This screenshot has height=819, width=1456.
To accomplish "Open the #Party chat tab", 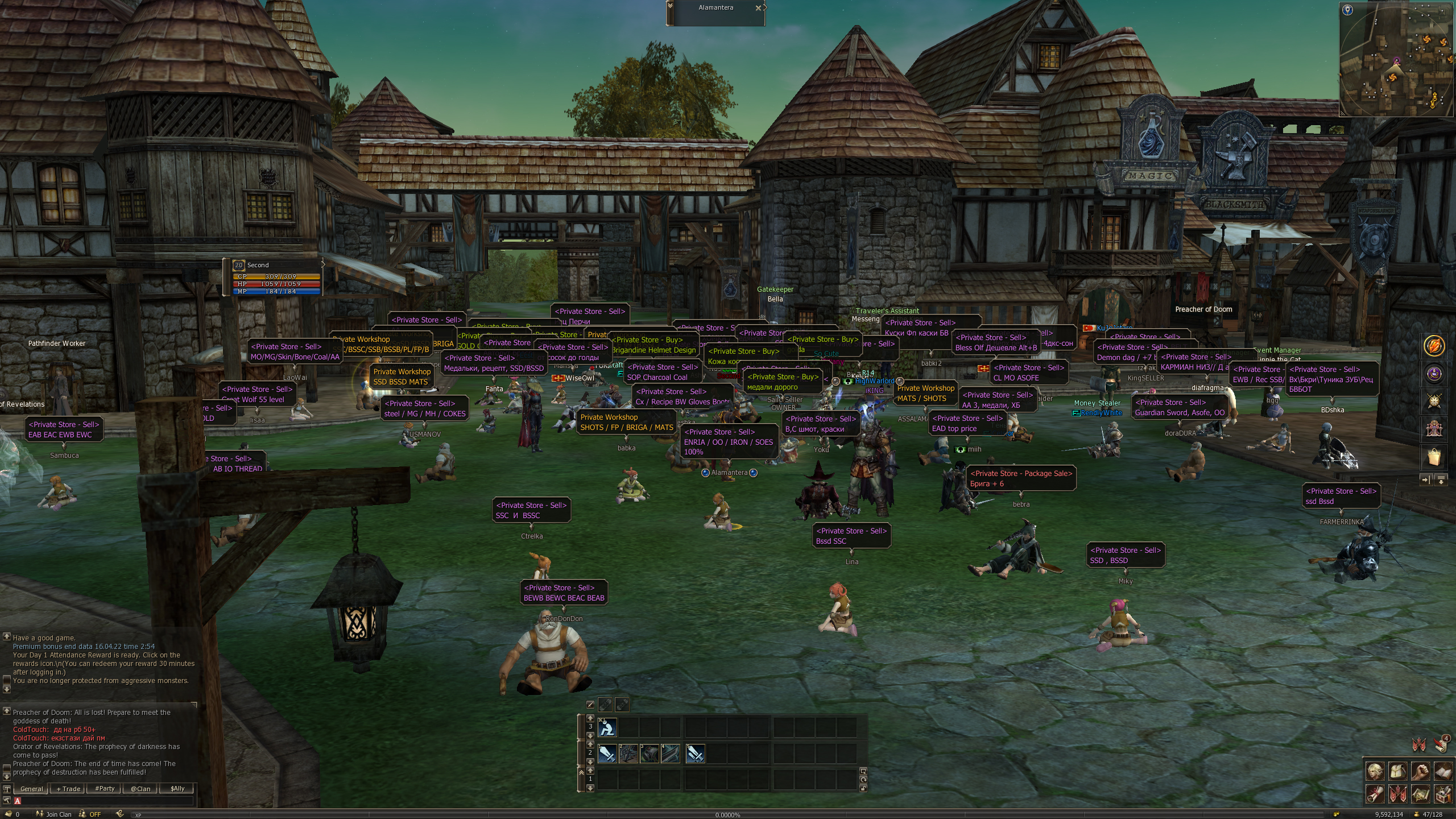I will coord(105,789).
